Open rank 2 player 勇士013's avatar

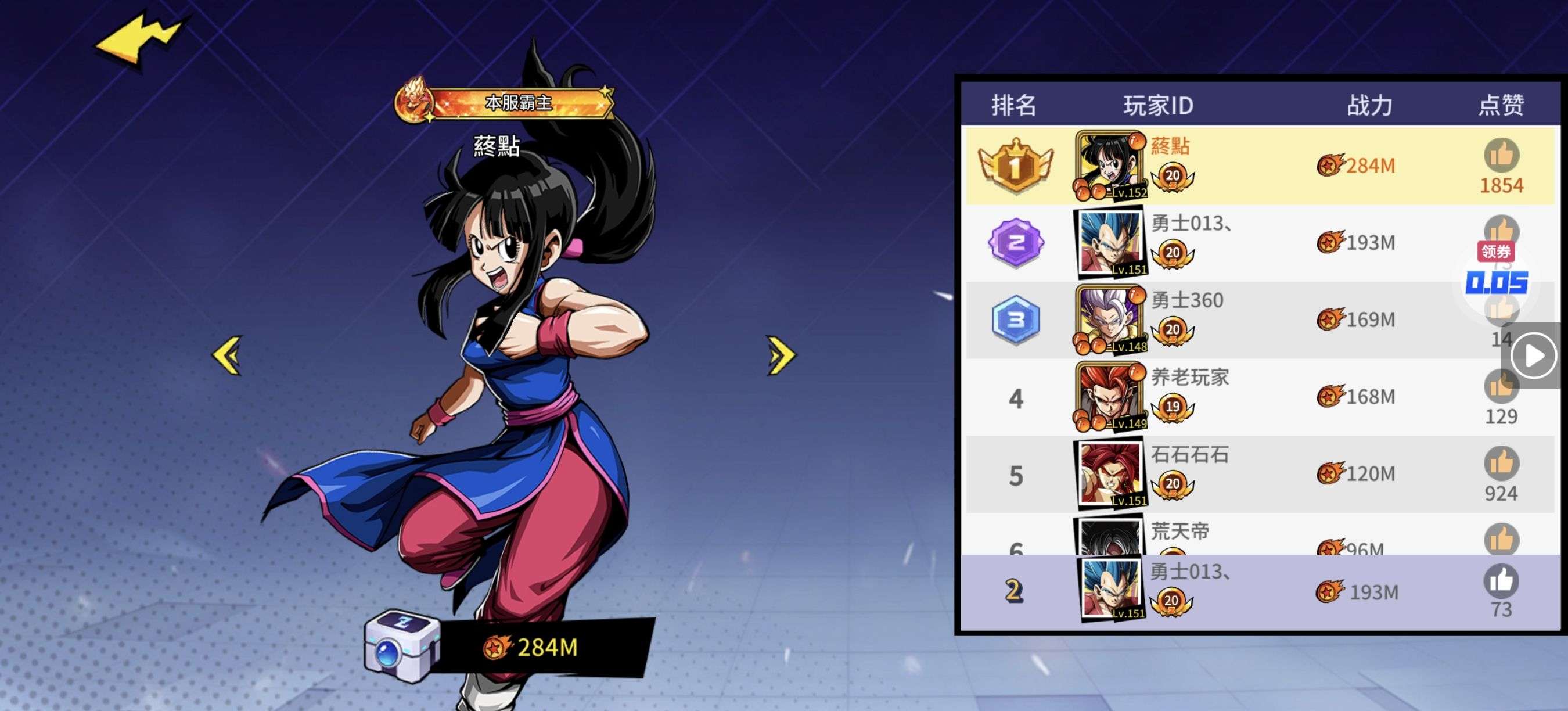click(1110, 243)
